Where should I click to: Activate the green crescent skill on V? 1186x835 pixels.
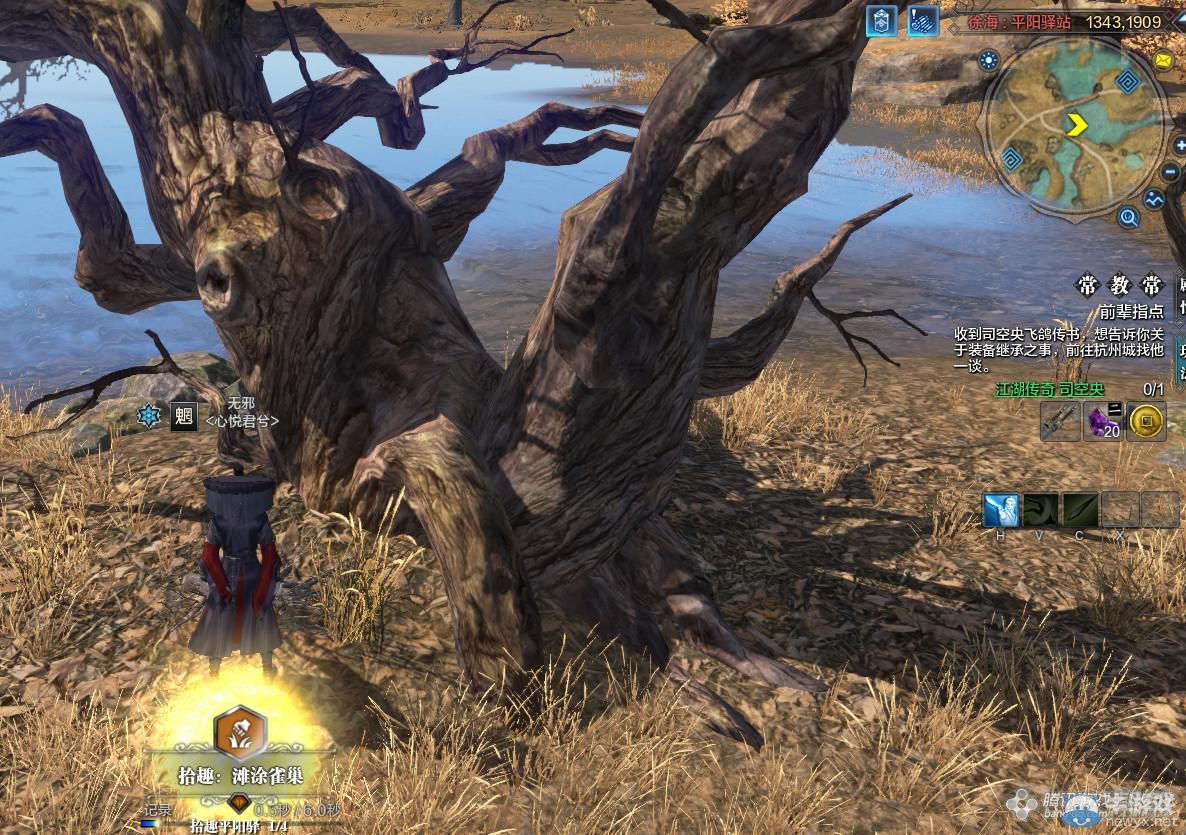coord(1040,510)
